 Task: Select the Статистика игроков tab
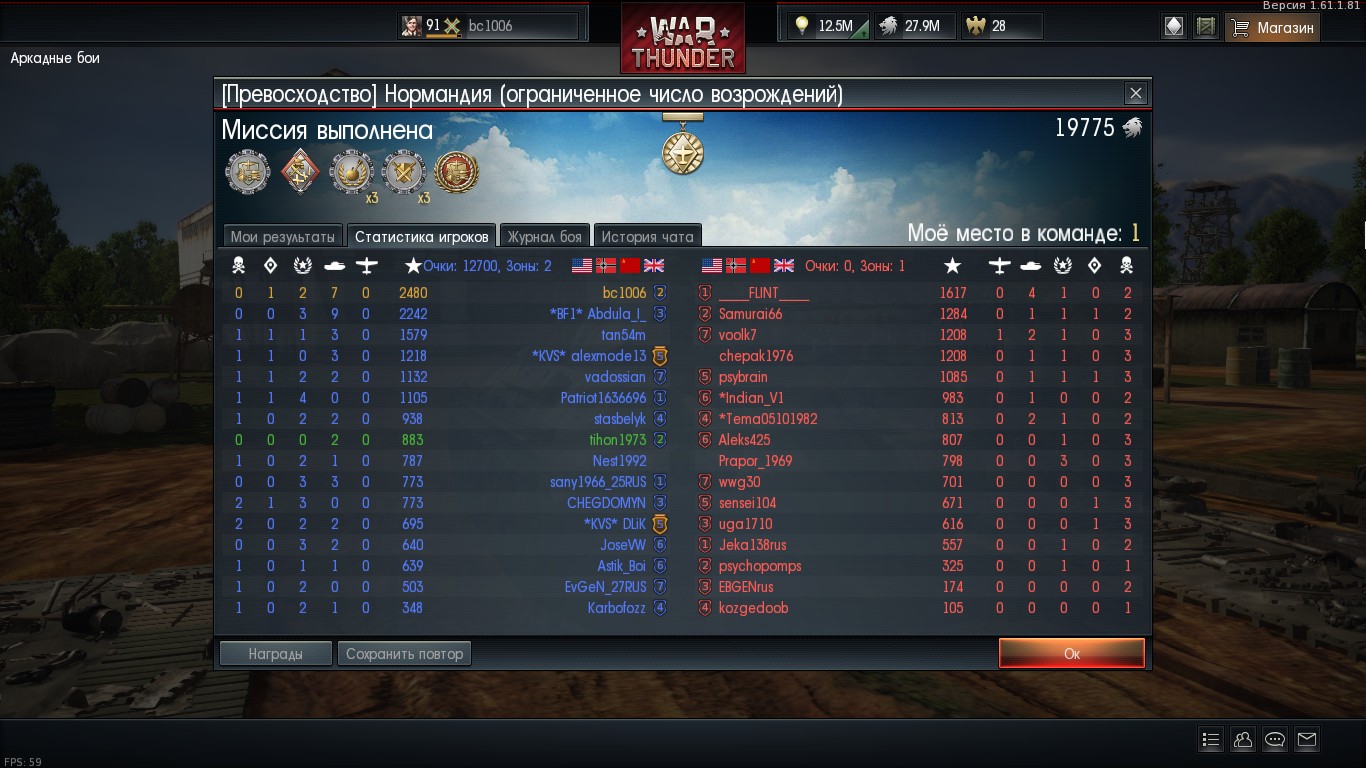point(421,237)
